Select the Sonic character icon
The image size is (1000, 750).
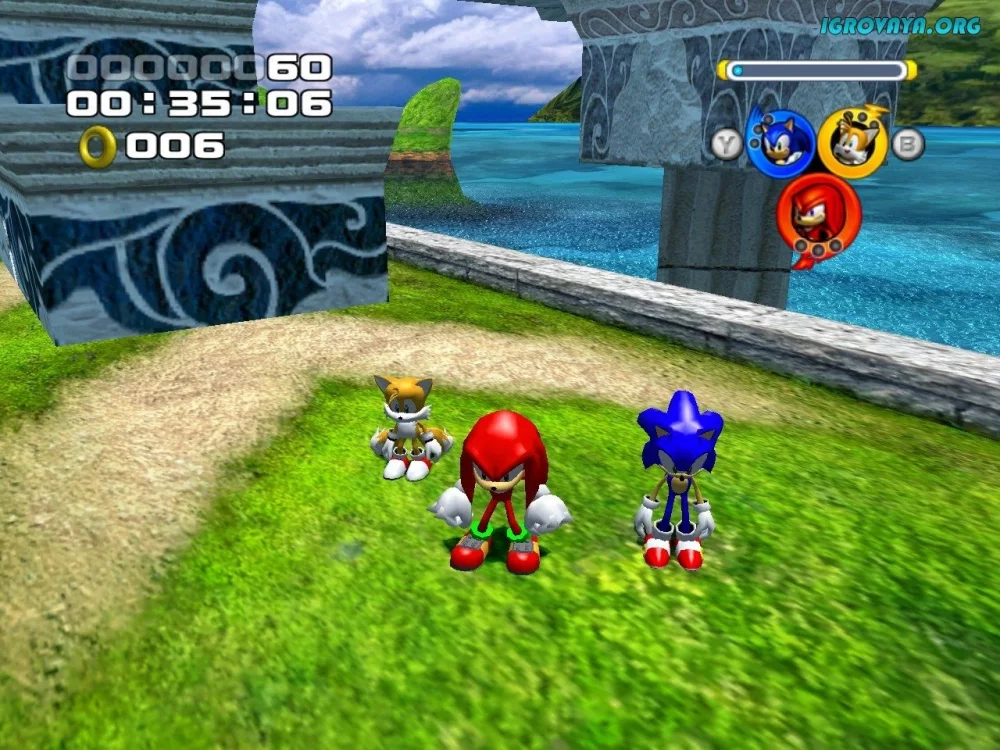coord(780,143)
